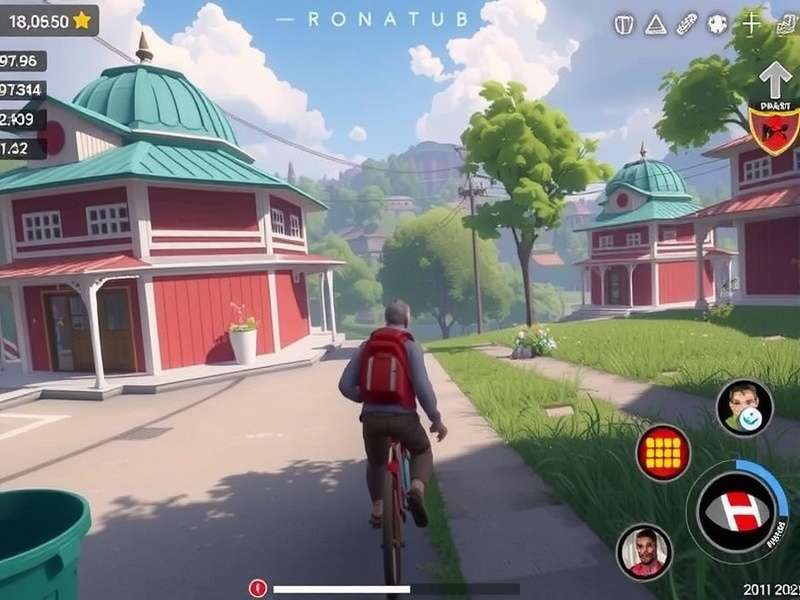Viewport: 800px width, 600px height.
Task: Click the triangle warning icon
Action: (x=655, y=24)
